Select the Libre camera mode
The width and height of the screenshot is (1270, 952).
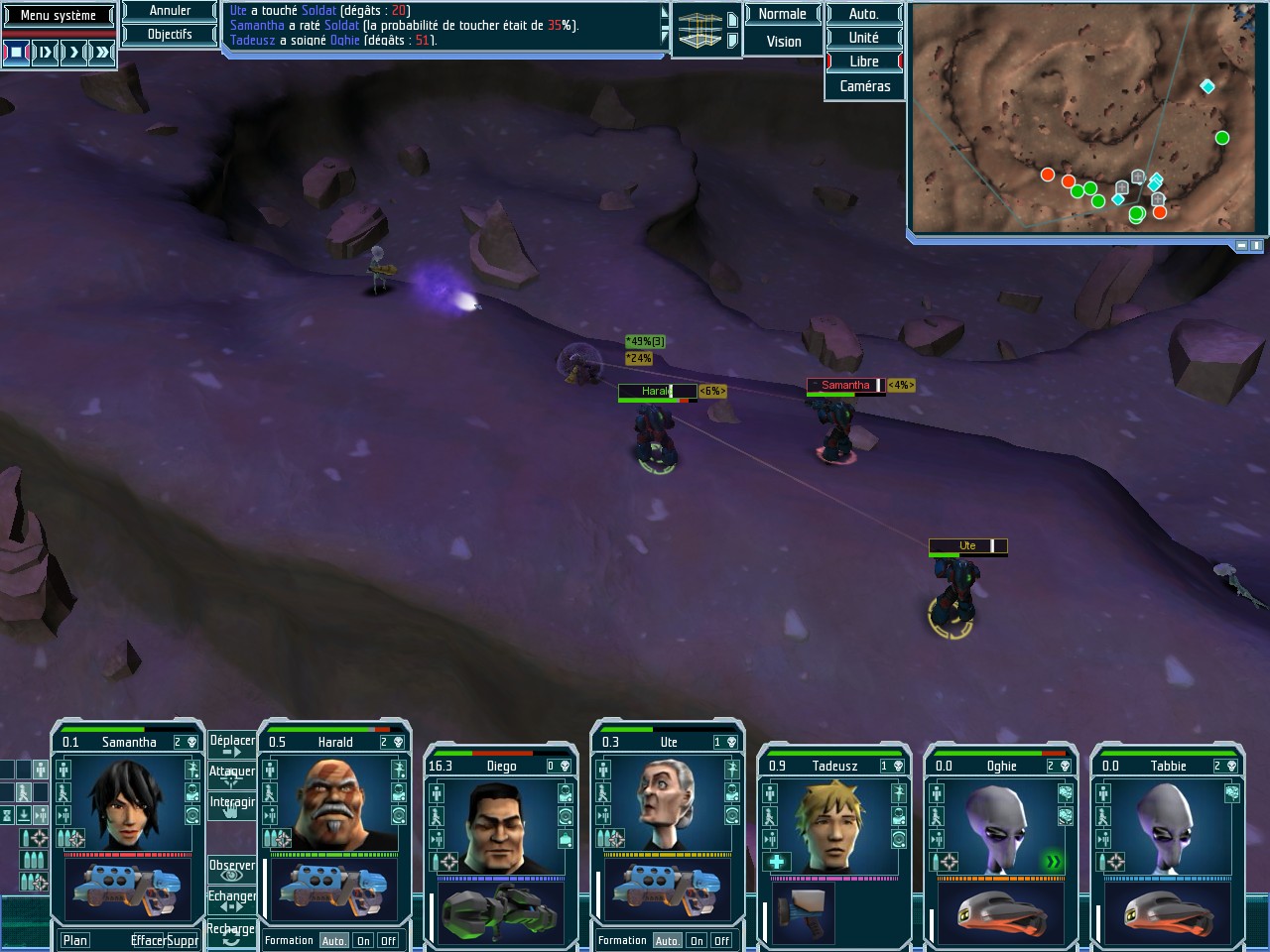(863, 61)
